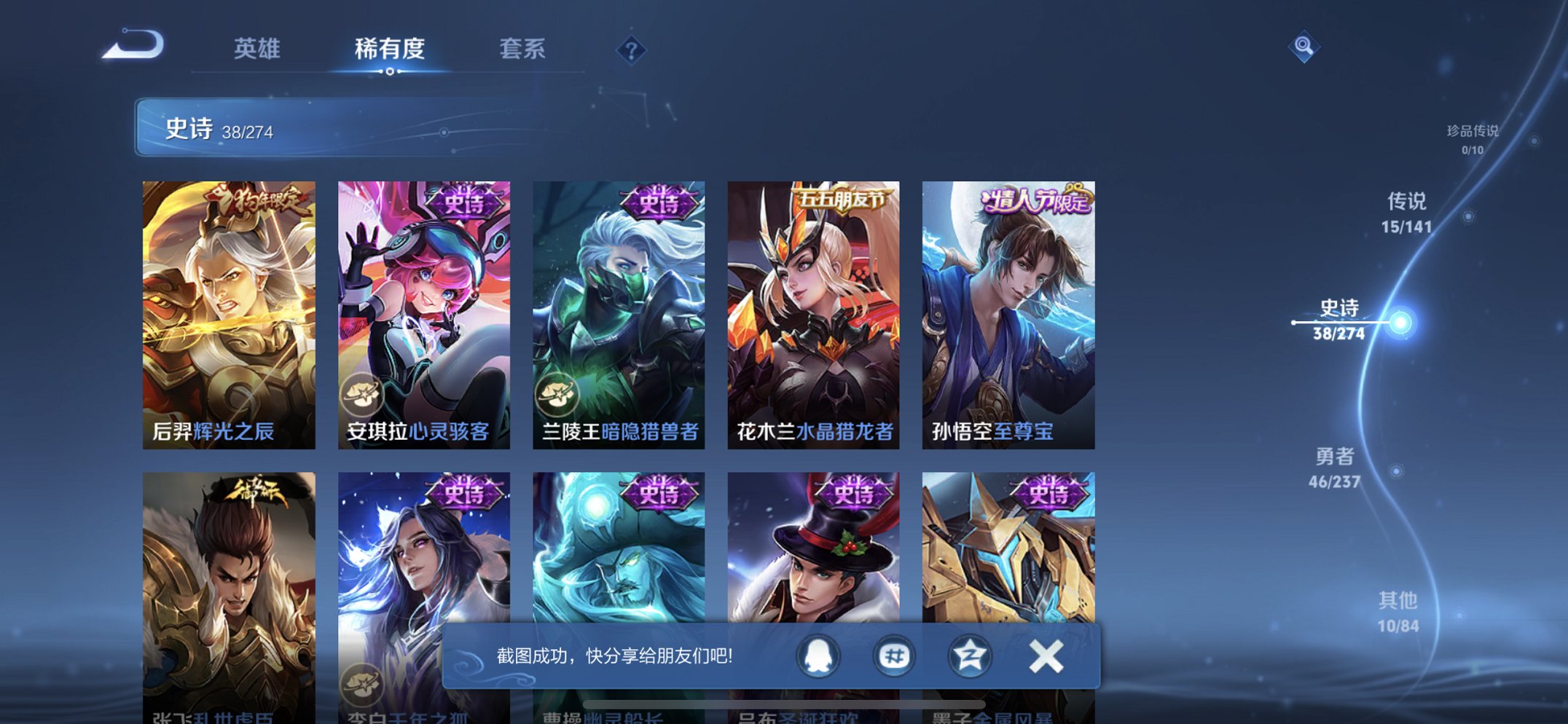
Task: Share the screenshot via the QQ penguin icon
Action: [819, 655]
